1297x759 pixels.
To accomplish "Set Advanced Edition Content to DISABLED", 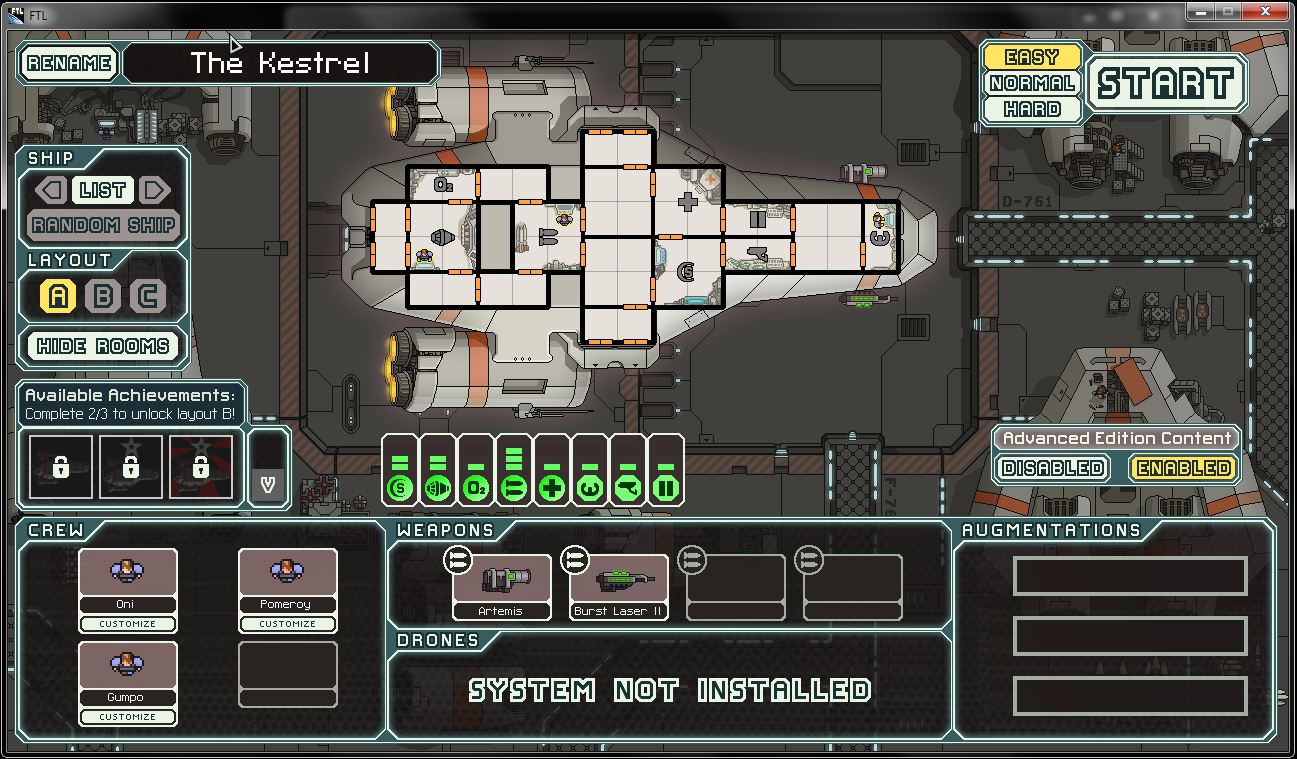I will (1053, 468).
